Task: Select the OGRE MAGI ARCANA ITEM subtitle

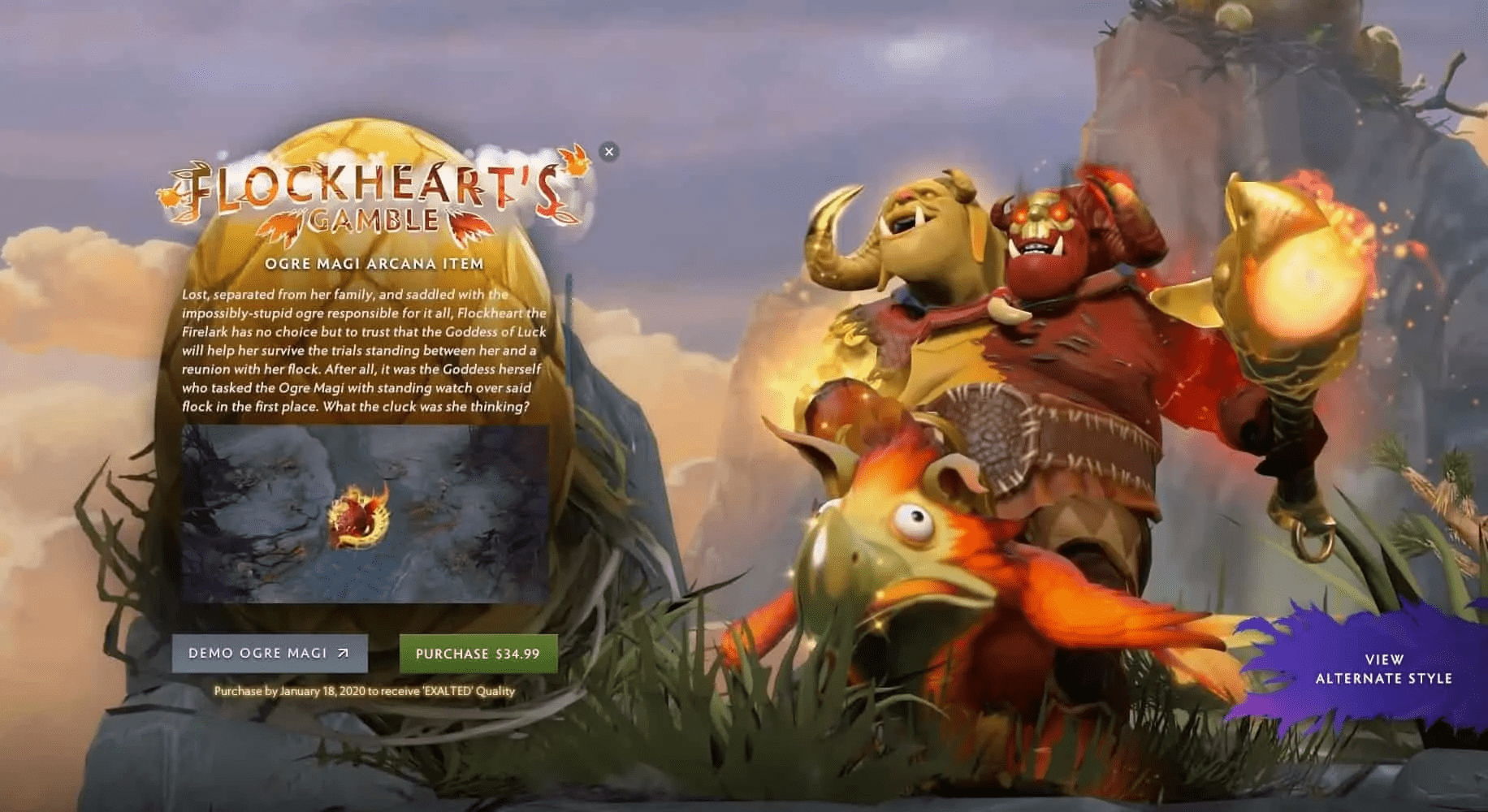Action: tap(375, 263)
